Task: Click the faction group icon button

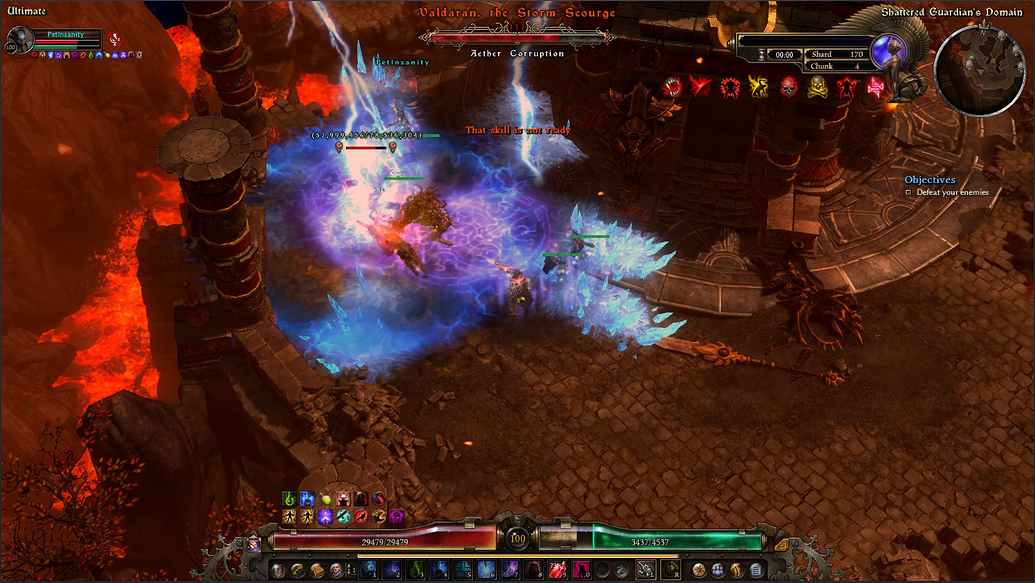Action: pyautogui.click(x=717, y=570)
